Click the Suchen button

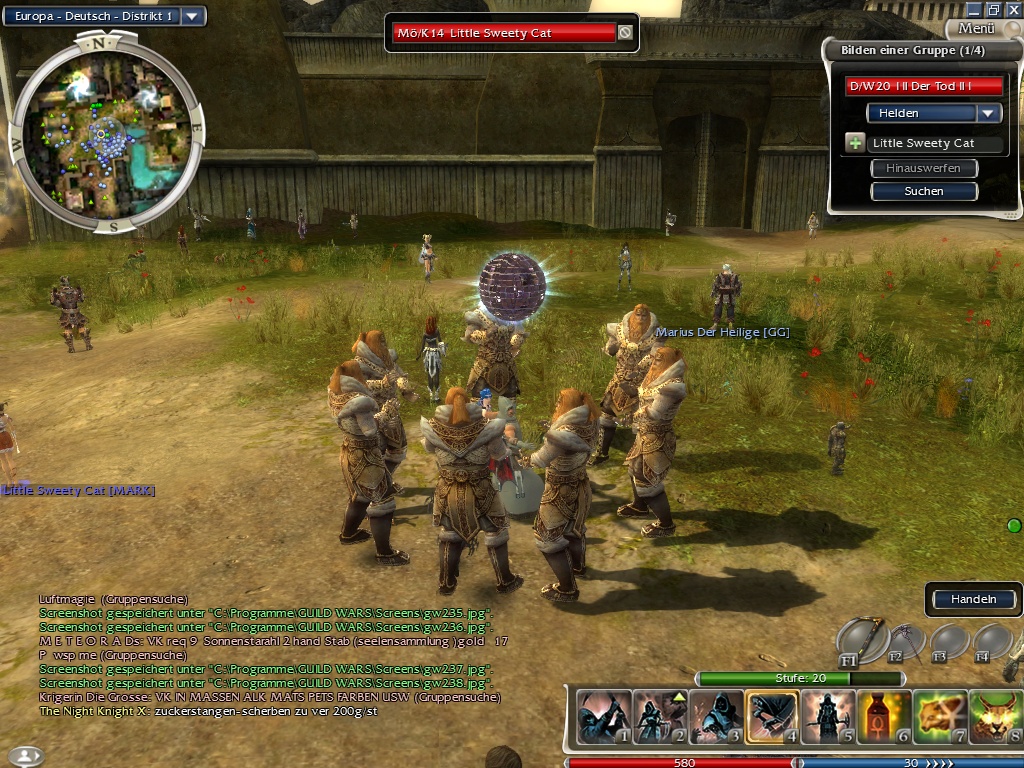923,191
